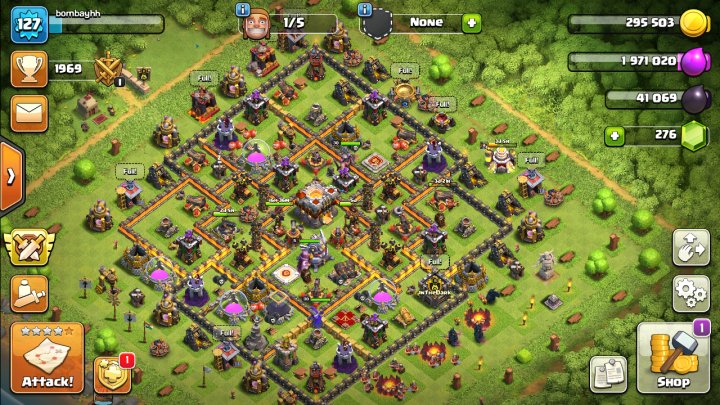Screen dimensions: 720x405
Task: Show builder info above the 1/5 counter
Action: 243,9
